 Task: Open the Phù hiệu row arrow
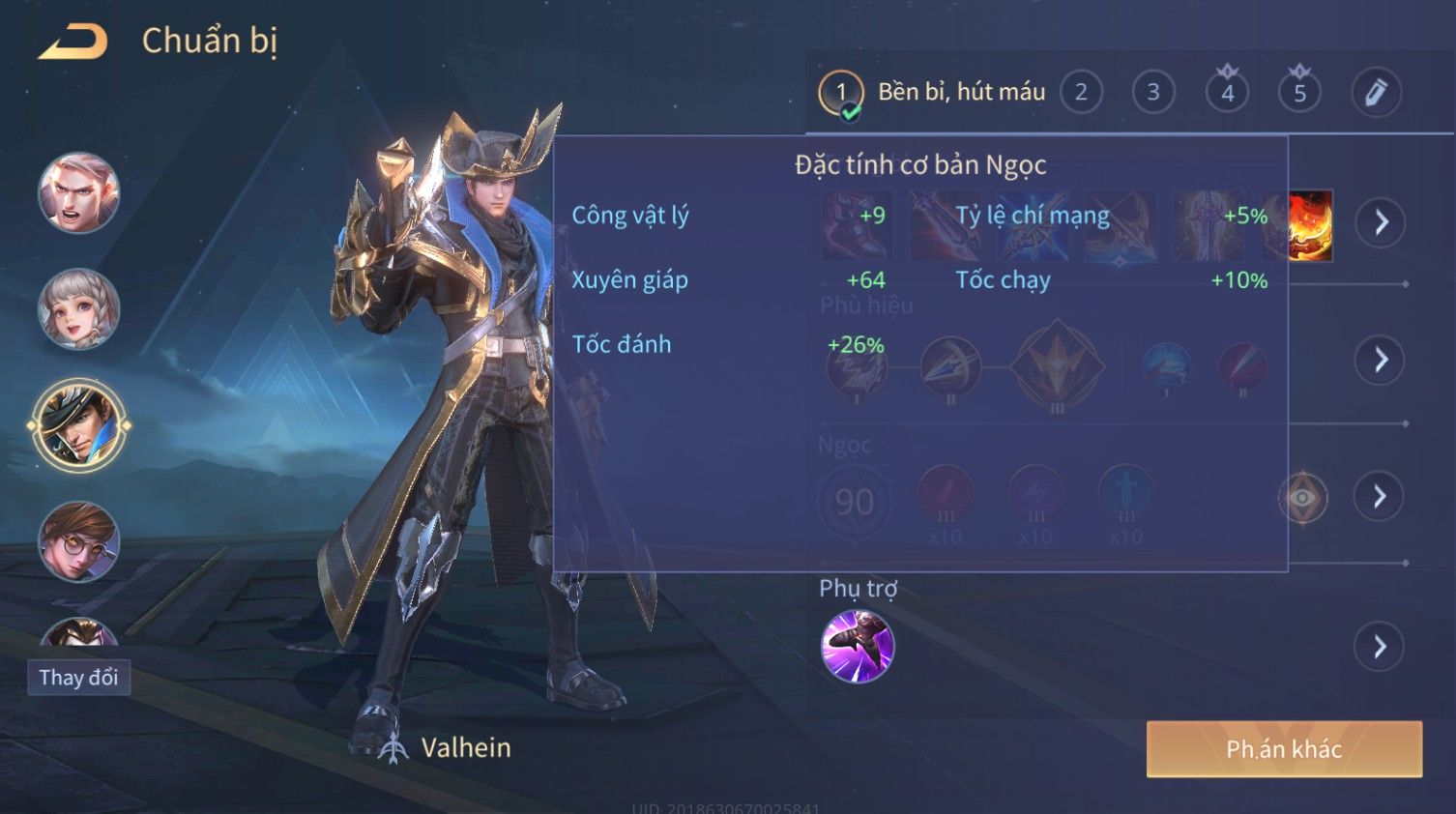[1380, 360]
